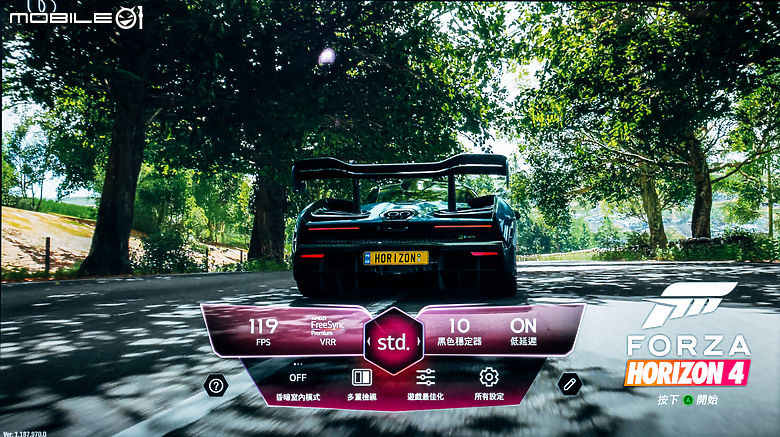The image size is (780, 437).
Task: Click the pencil edit button
Action: pyautogui.click(x=570, y=384)
